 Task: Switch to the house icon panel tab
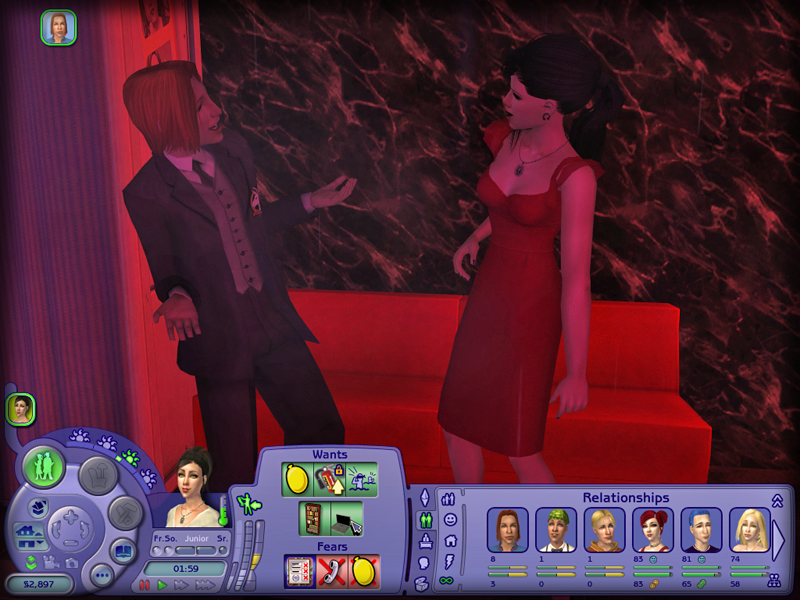click(450, 541)
